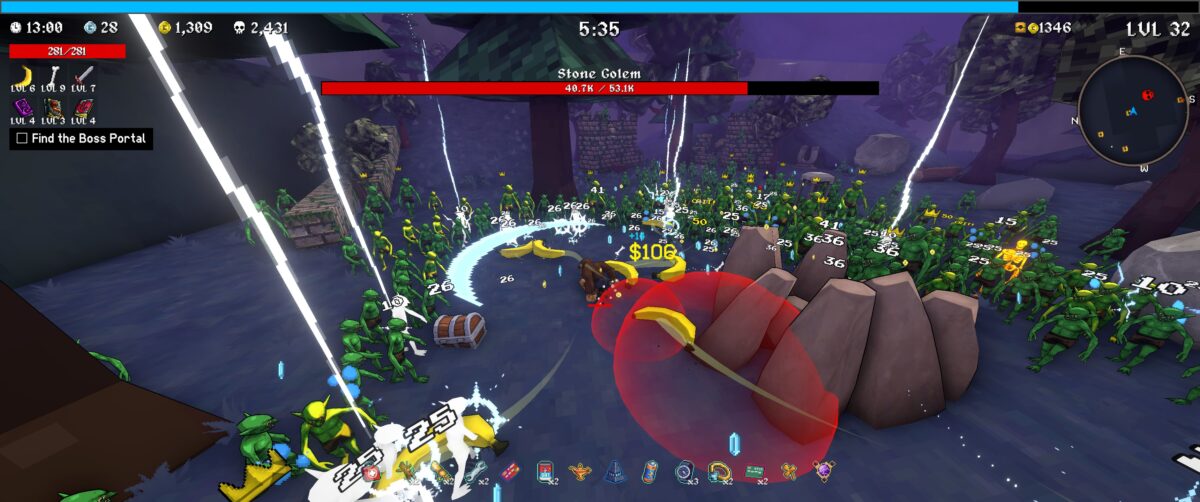Select the red tome icon
1200x502 pixels.
click(x=84, y=107)
